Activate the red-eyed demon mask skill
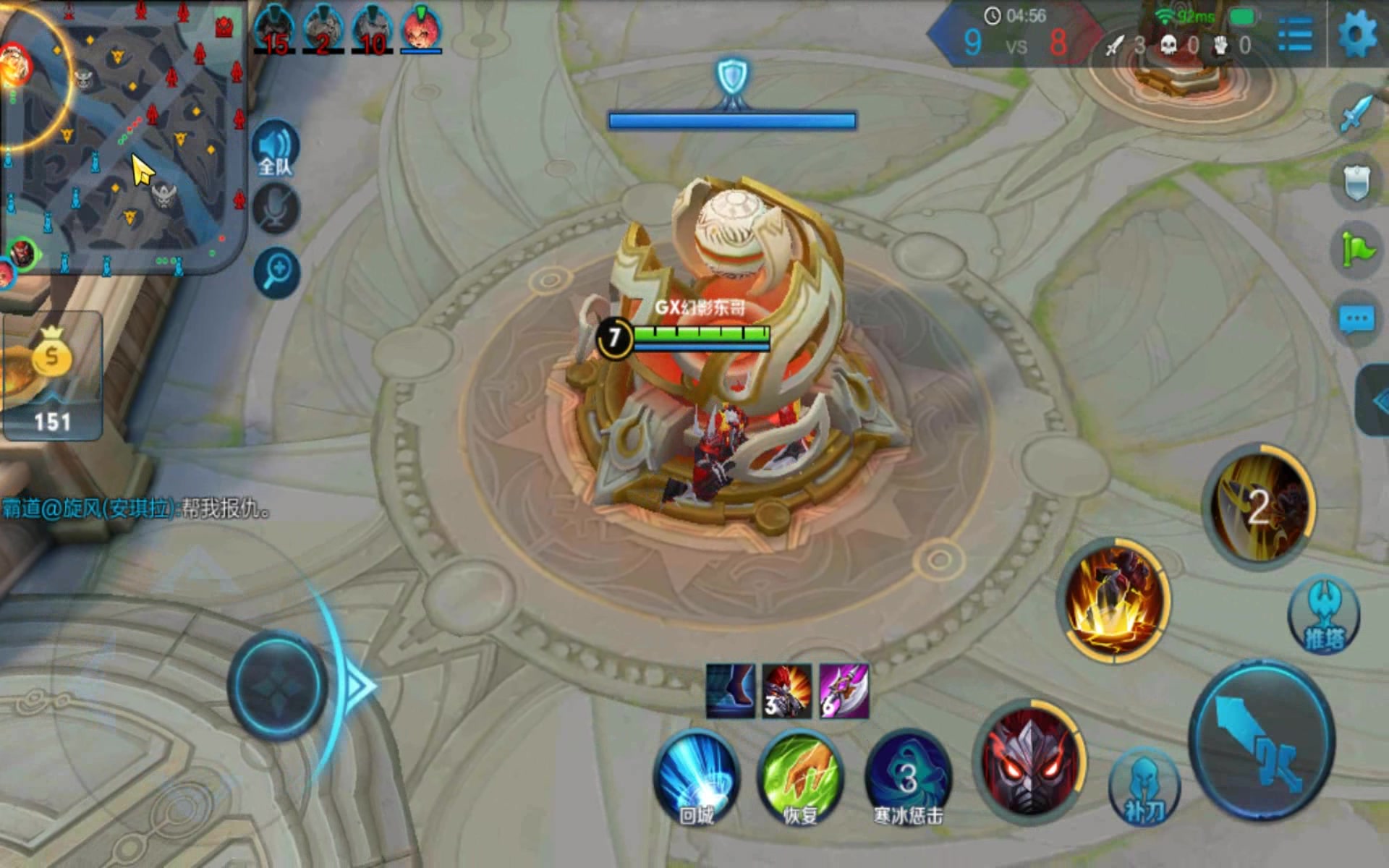 point(1029,761)
